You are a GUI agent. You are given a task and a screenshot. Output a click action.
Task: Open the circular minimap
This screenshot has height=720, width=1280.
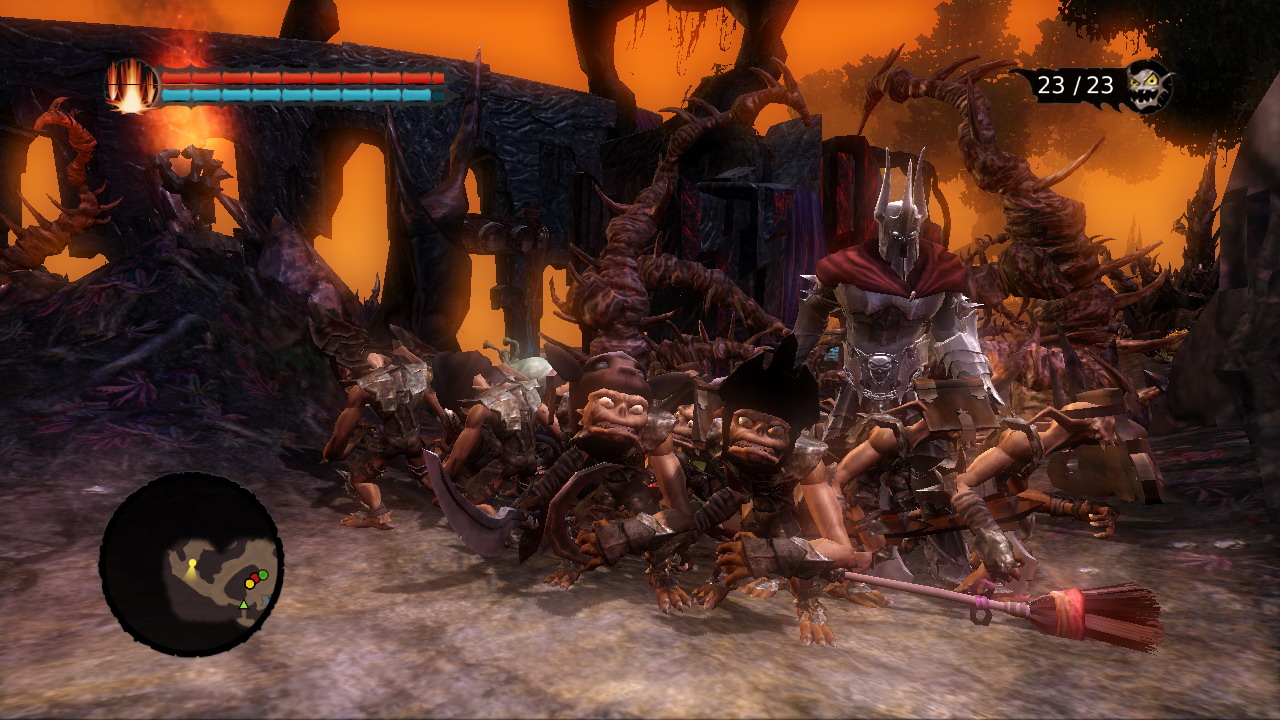pos(191,564)
